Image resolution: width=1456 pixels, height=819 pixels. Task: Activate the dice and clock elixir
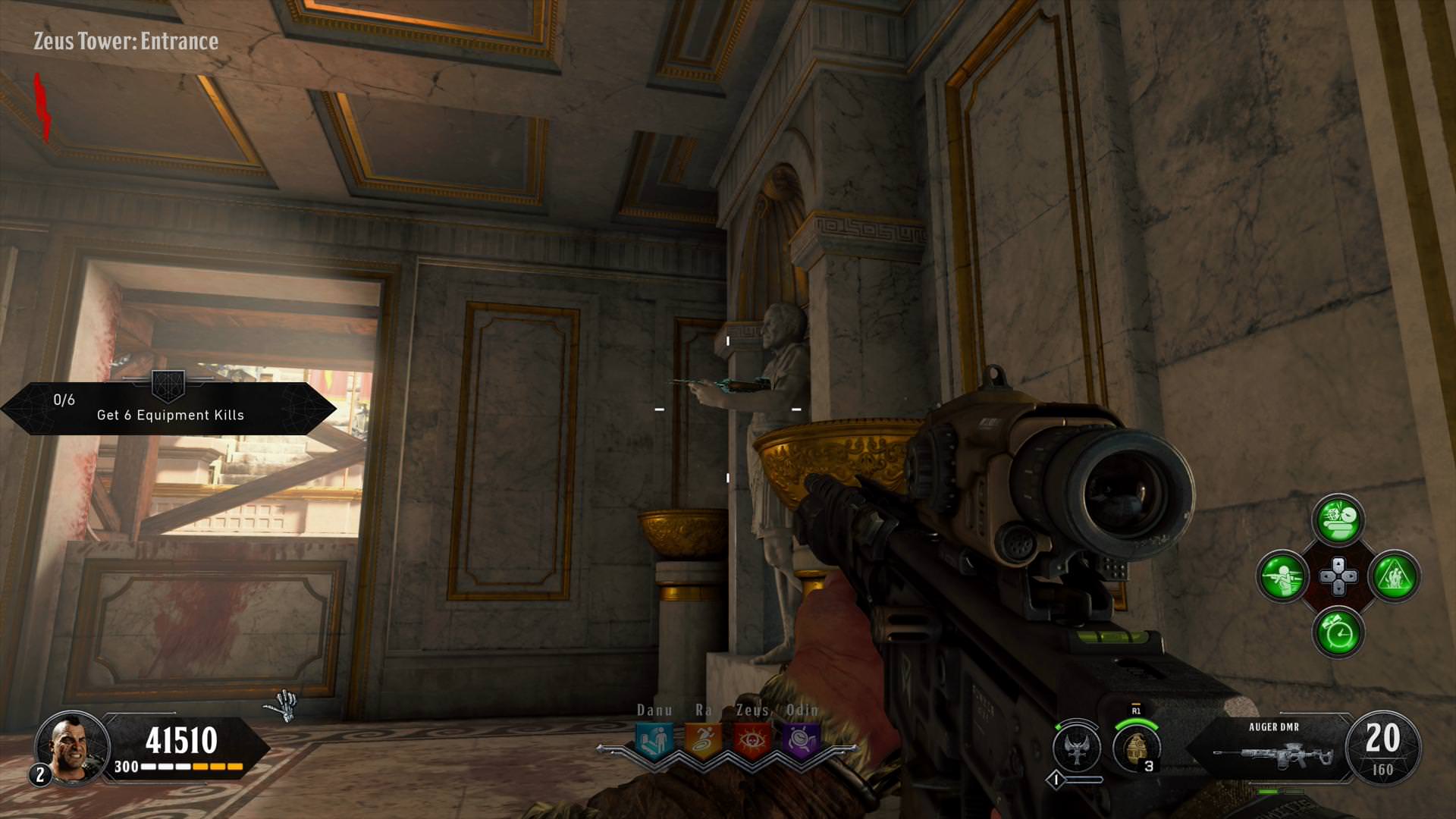click(1338, 520)
